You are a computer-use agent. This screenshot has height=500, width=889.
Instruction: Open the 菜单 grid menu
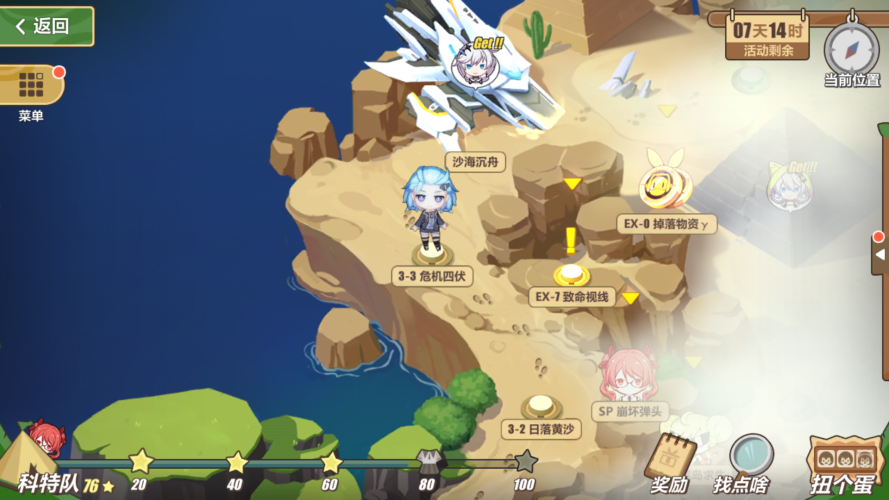click(30, 86)
